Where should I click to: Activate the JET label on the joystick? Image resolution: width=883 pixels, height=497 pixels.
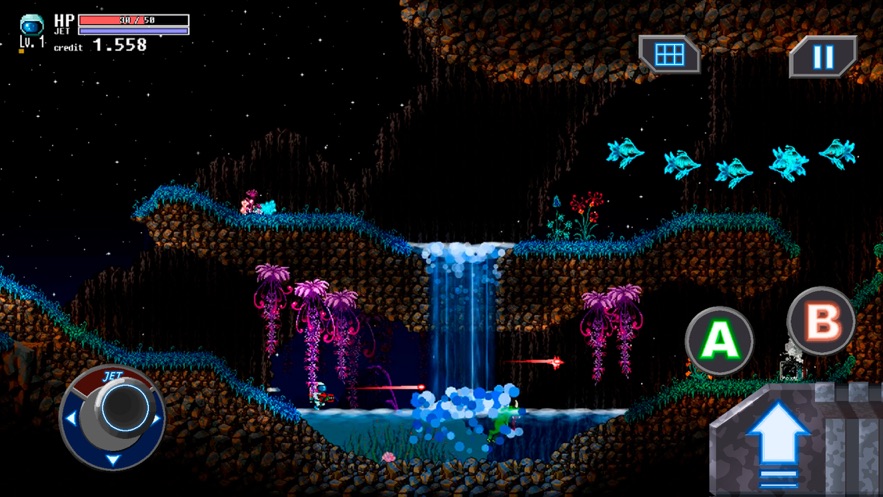[x=111, y=376]
